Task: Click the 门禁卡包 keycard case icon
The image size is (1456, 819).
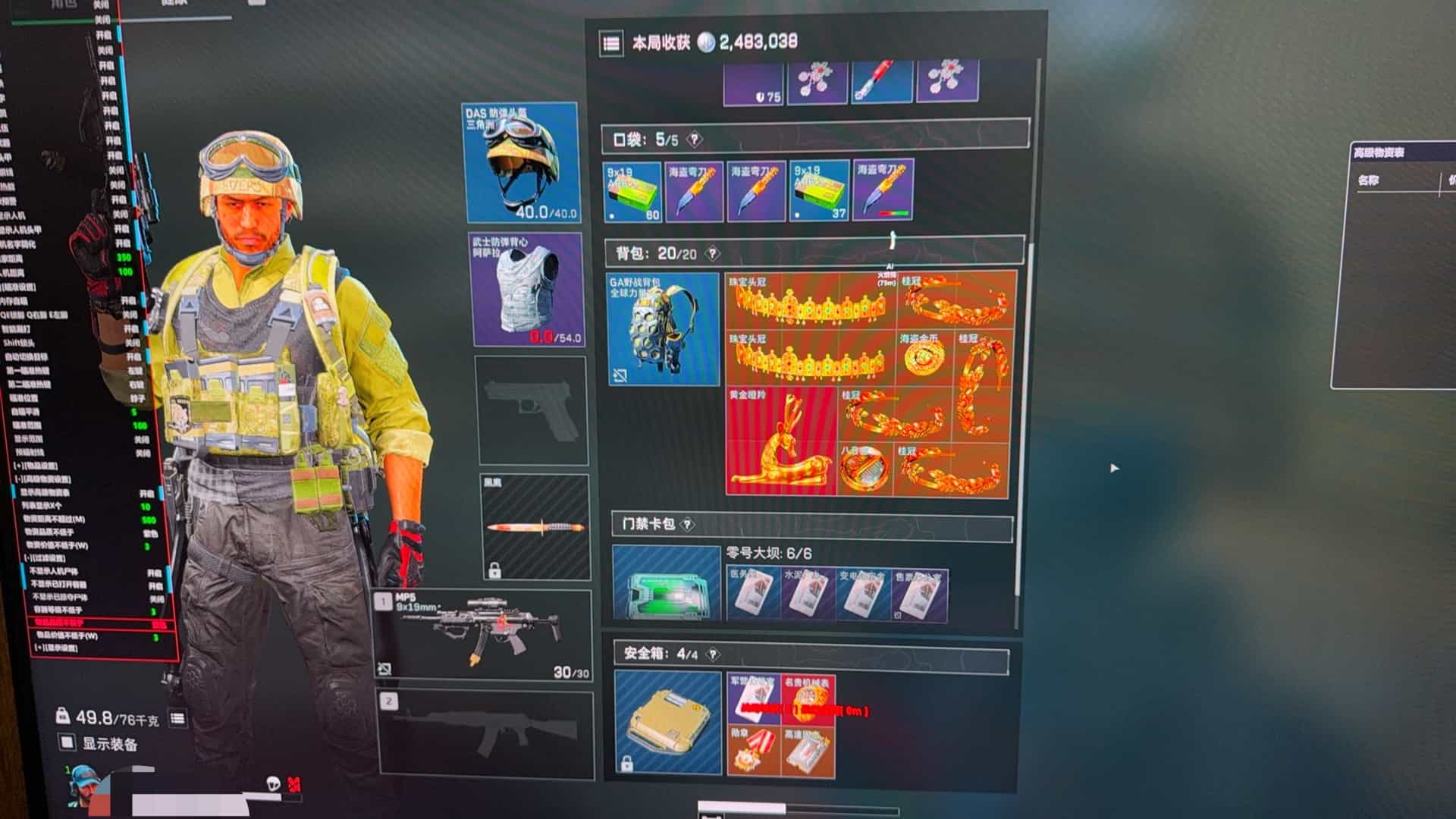Action: (666, 582)
